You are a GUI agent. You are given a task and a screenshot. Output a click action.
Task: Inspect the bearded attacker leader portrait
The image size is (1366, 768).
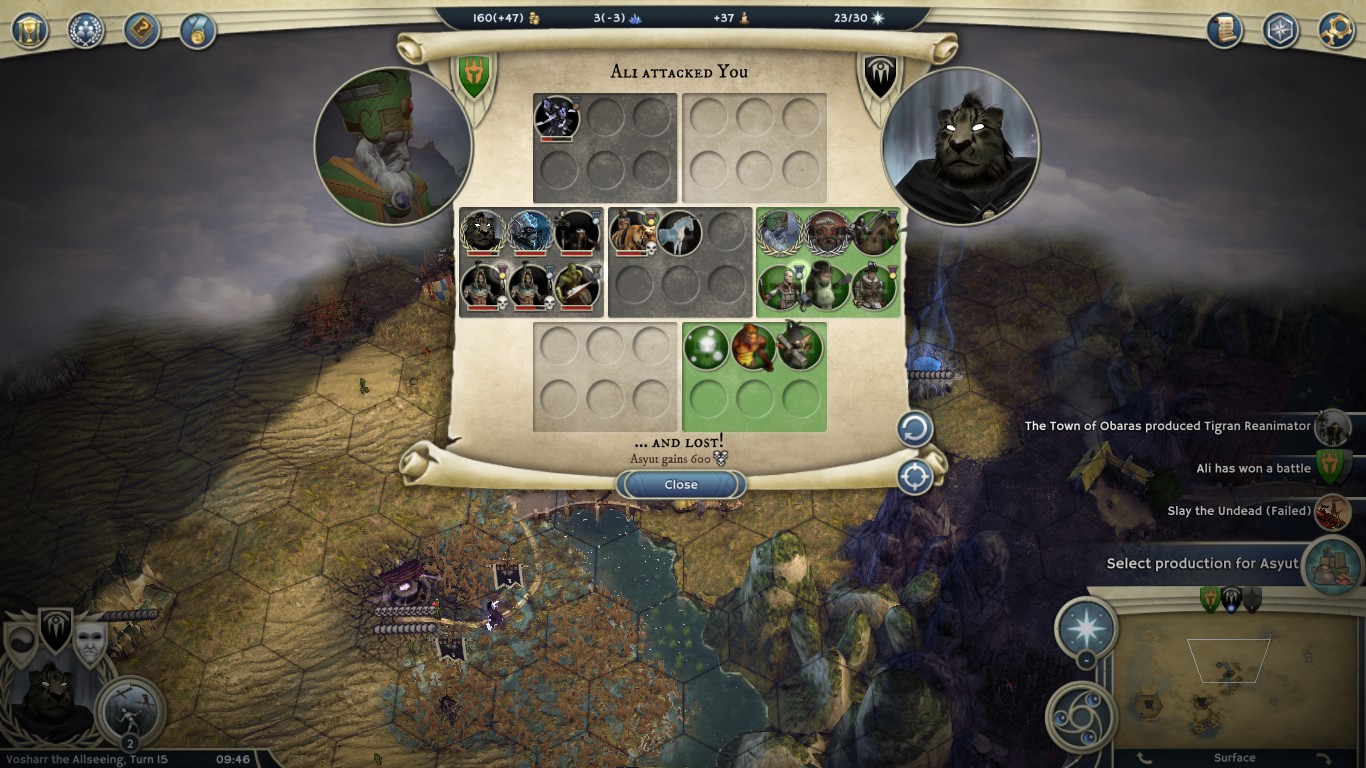pos(393,146)
